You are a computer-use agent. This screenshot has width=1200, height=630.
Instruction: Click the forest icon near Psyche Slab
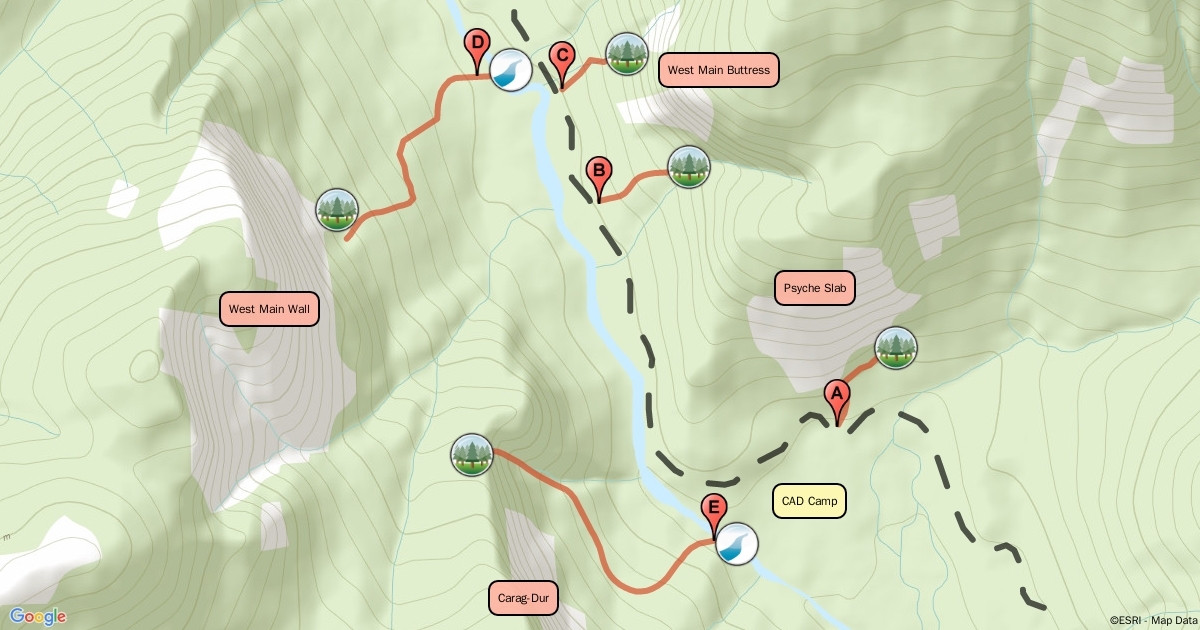895,348
